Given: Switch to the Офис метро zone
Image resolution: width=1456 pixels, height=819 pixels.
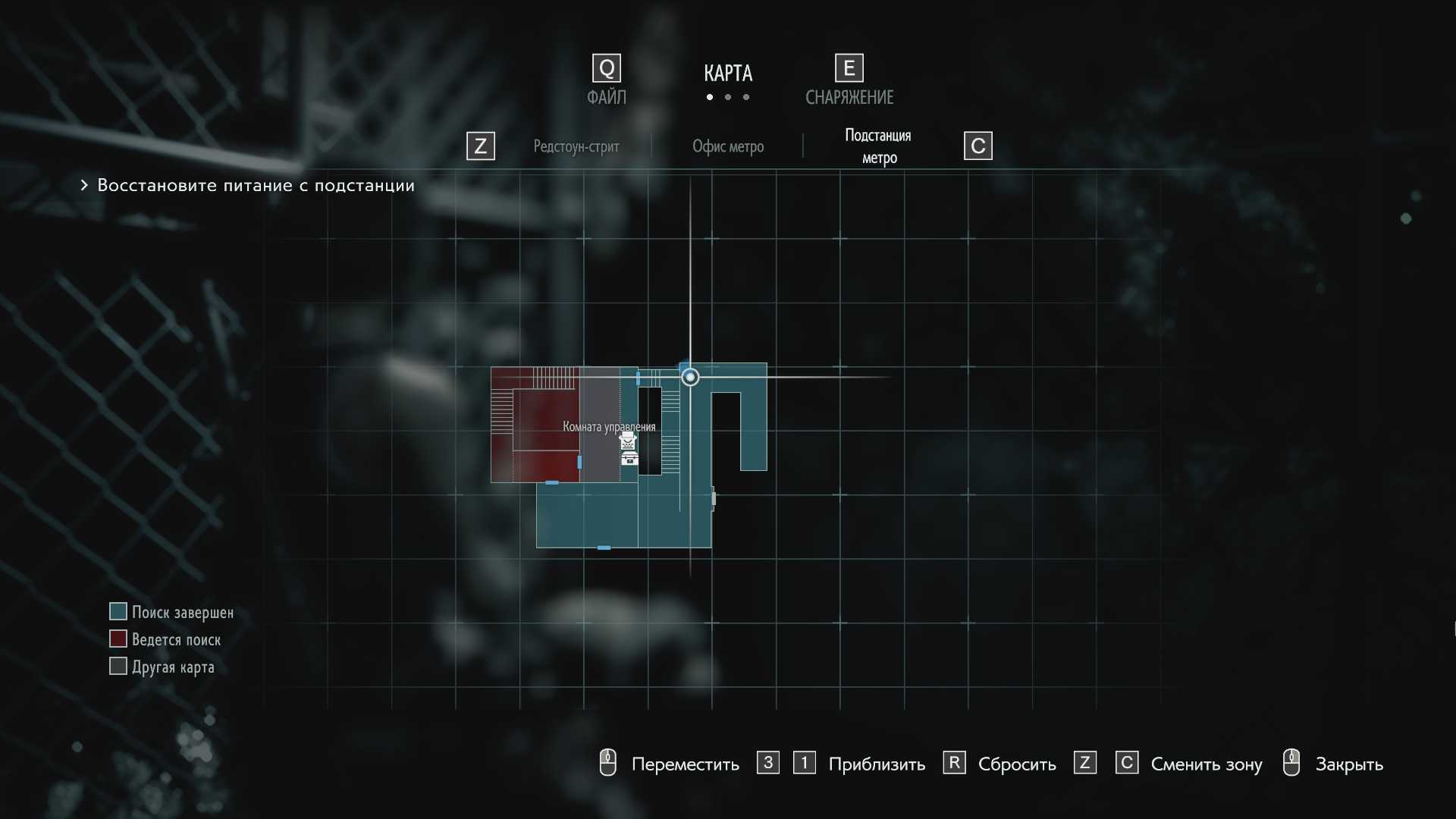Looking at the screenshot, I should [x=727, y=146].
